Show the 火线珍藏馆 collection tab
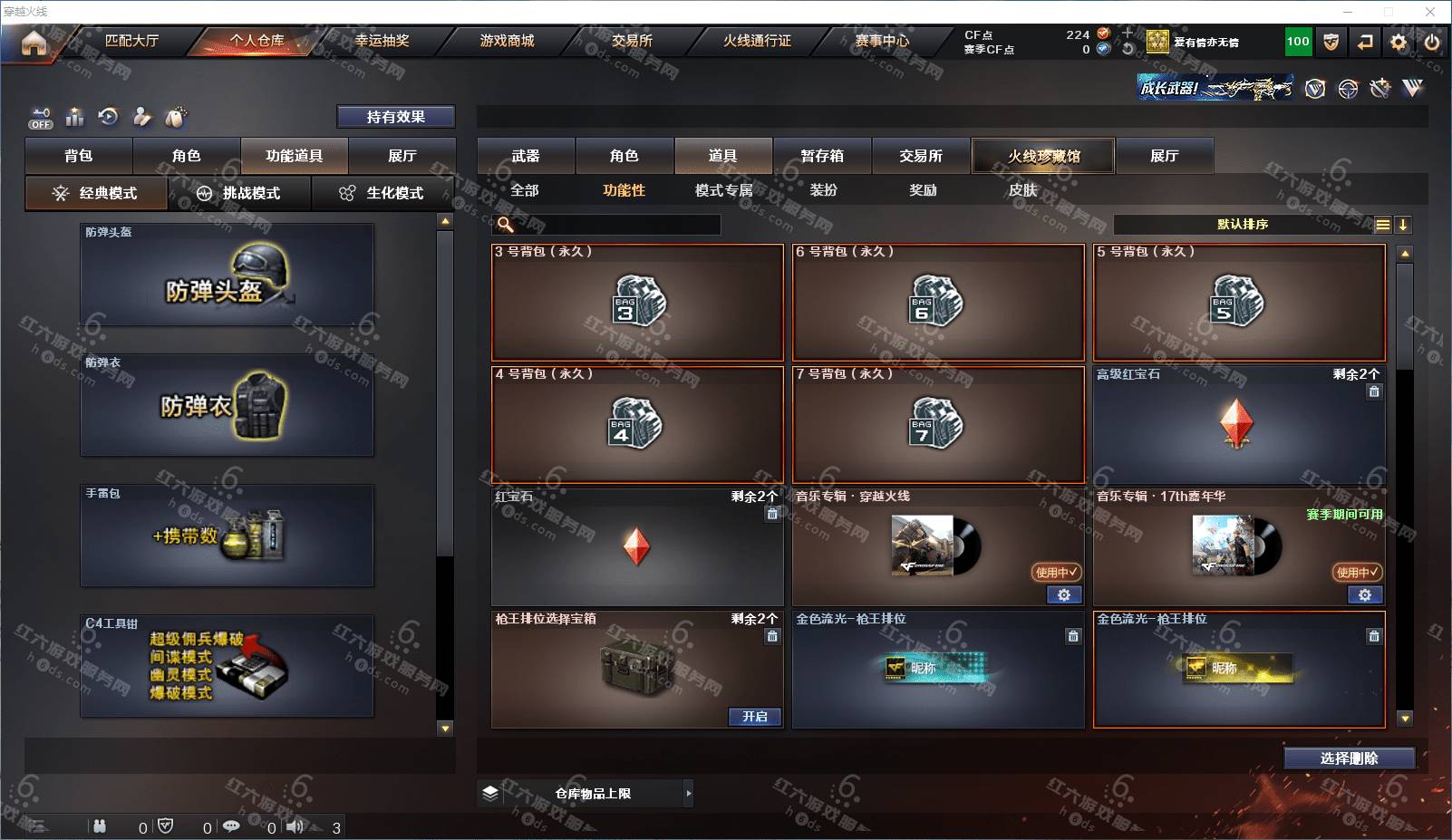This screenshot has width=1452, height=840. point(1043,156)
